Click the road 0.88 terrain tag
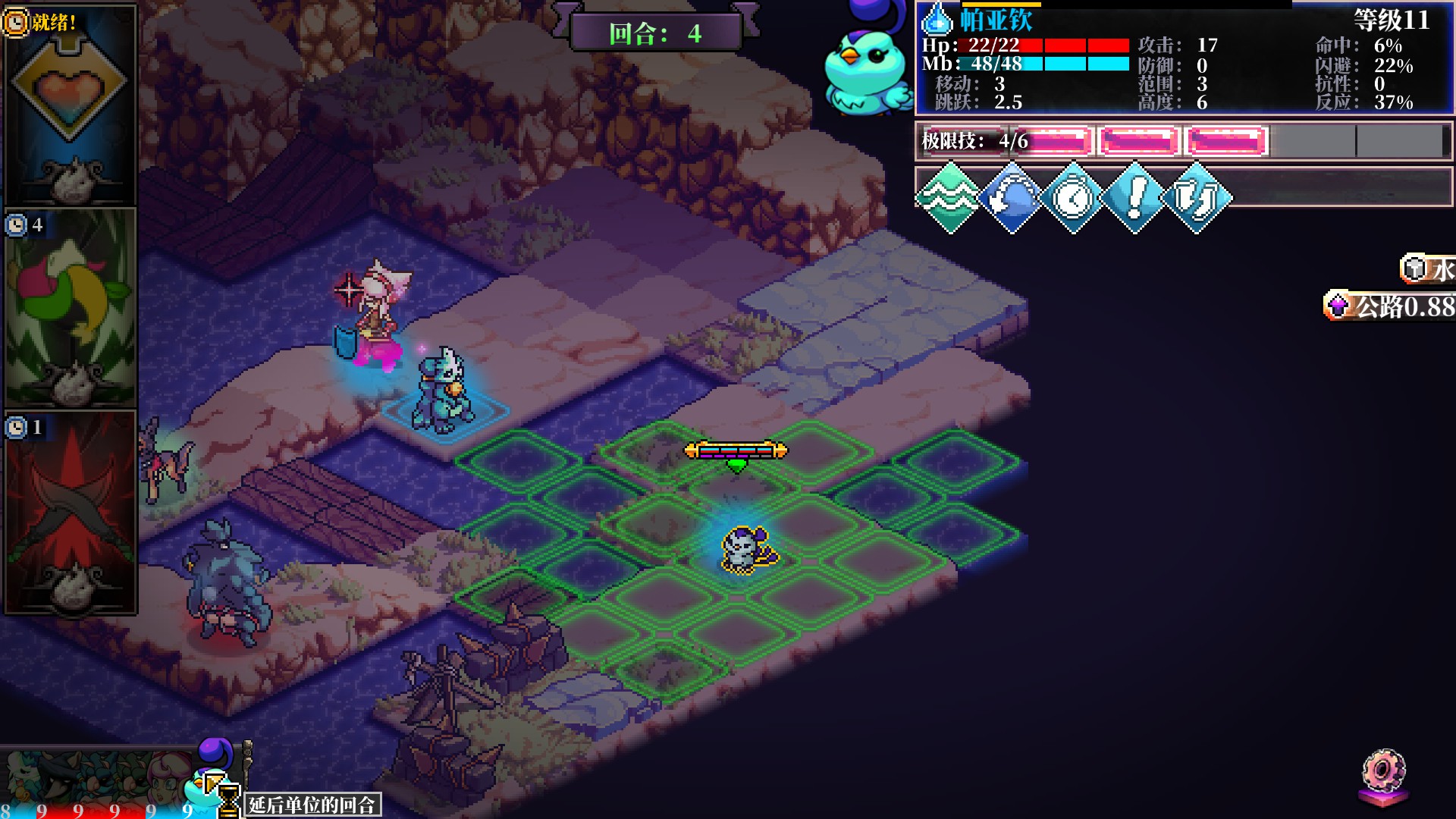Image resolution: width=1456 pixels, height=819 pixels. click(1391, 306)
